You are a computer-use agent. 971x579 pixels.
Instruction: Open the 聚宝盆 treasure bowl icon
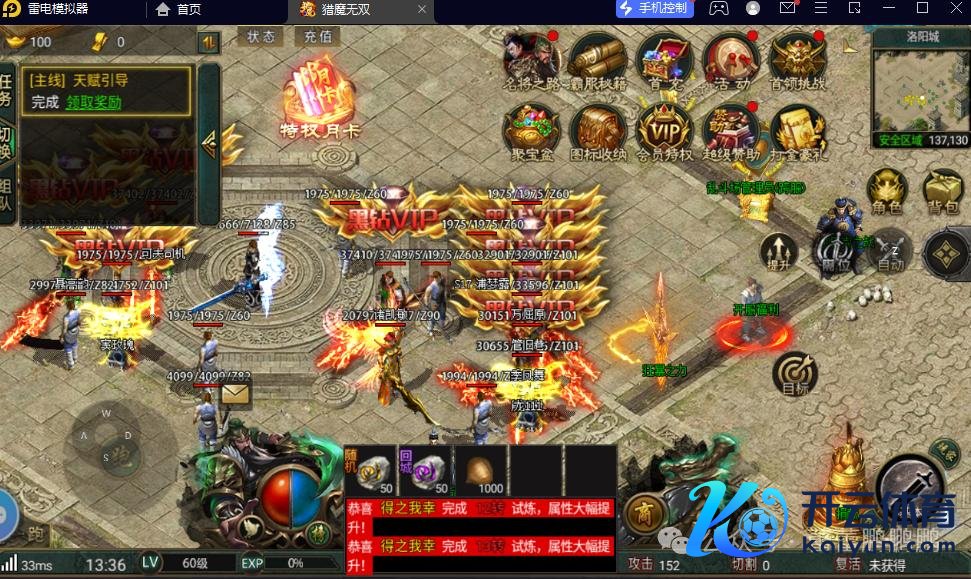coord(531,129)
